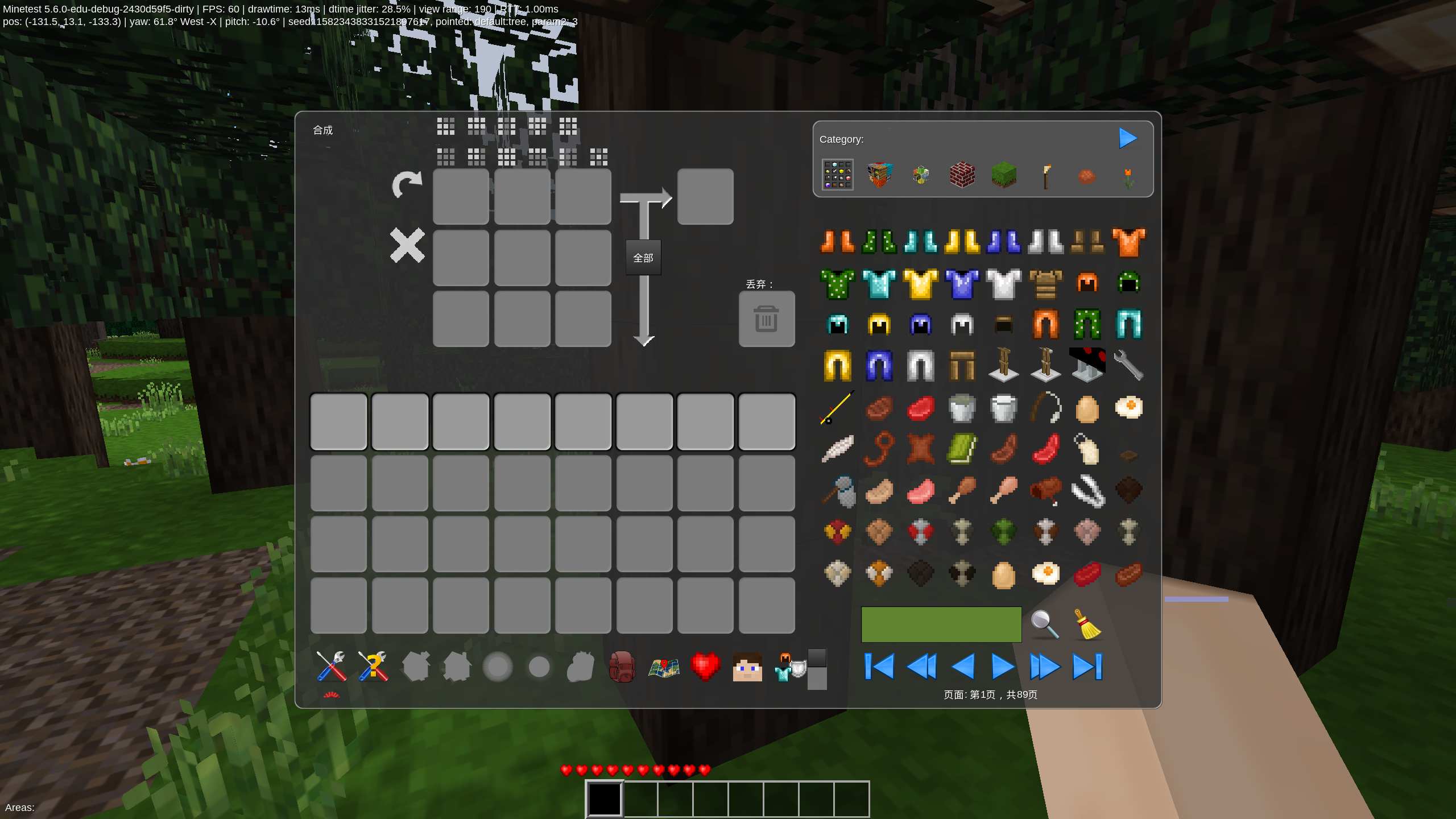Select the grass block category filter
The height and width of the screenshot is (819, 1456).
click(1004, 175)
